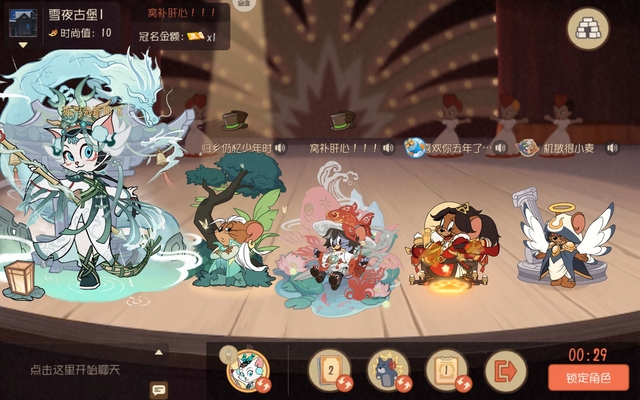
Task: Open the orange card icon with swap badge
Action: [446, 371]
